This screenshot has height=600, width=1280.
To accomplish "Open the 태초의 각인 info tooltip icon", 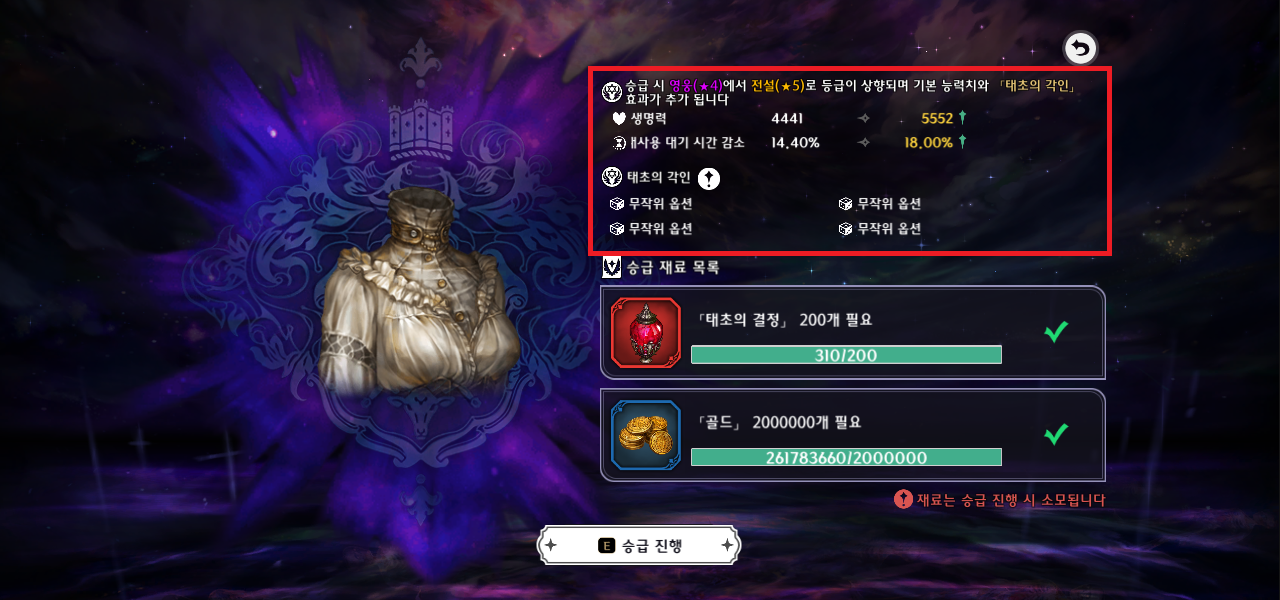I will tap(708, 179).
